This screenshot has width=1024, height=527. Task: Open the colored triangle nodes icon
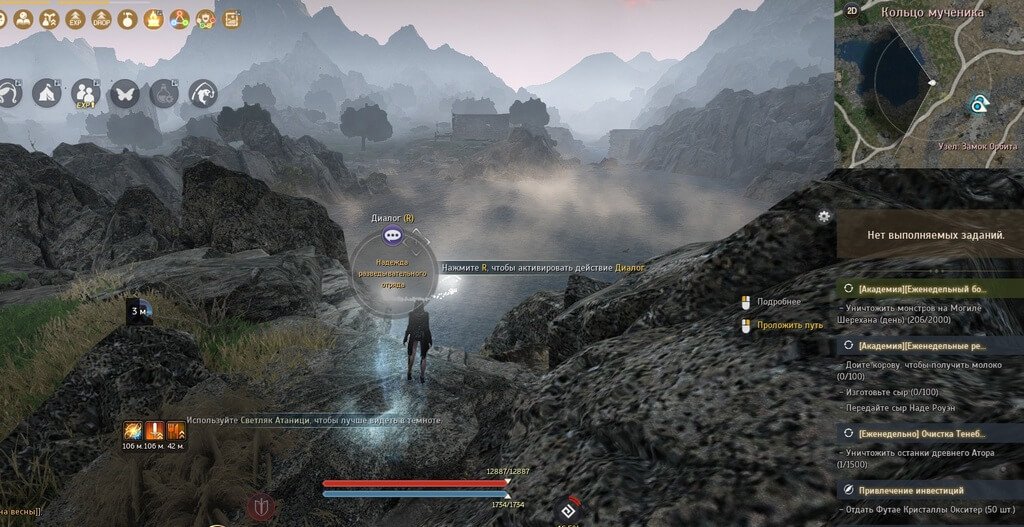click(x=180, y=18)
